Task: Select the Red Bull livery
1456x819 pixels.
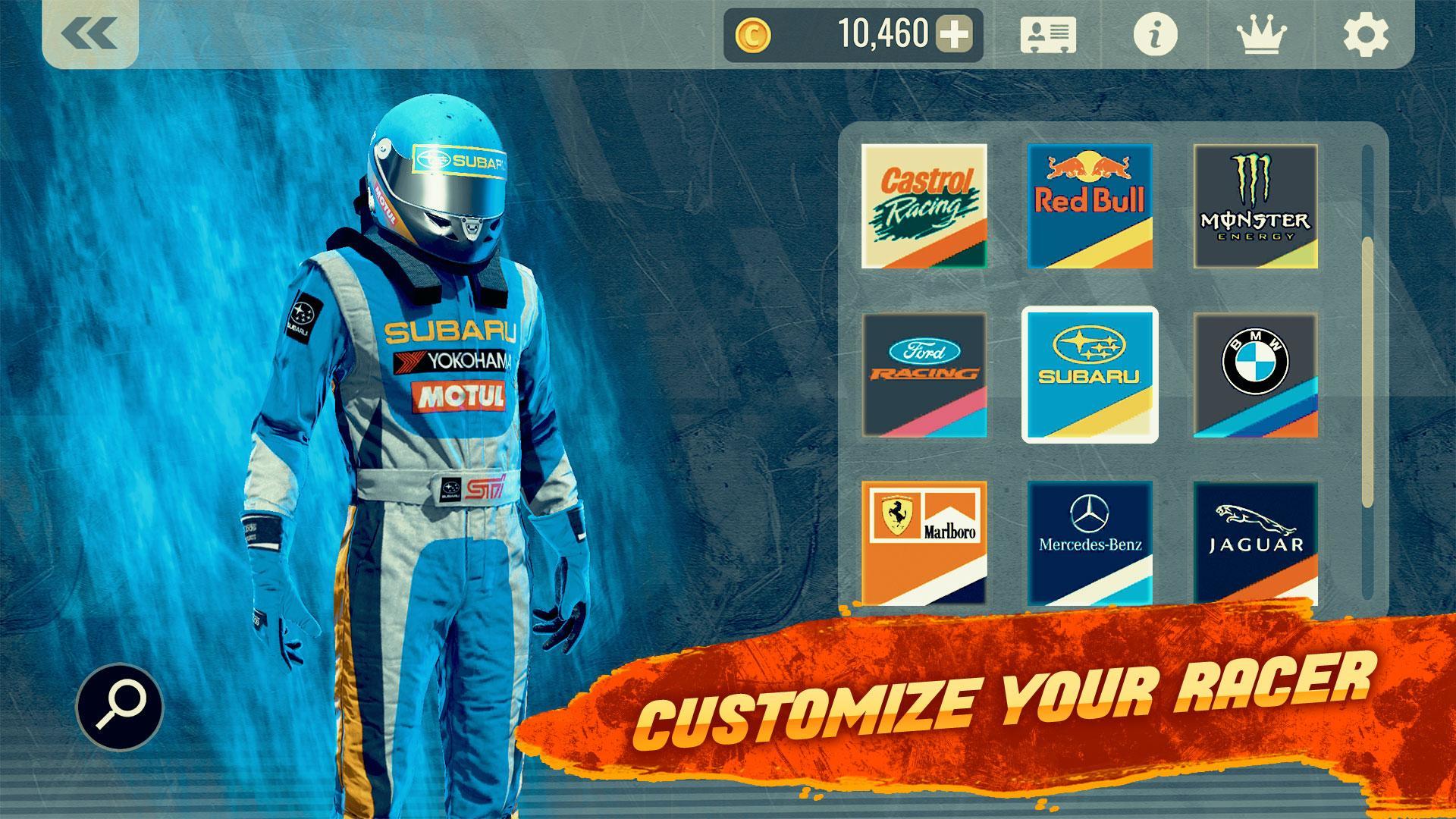Action: 1090,205
